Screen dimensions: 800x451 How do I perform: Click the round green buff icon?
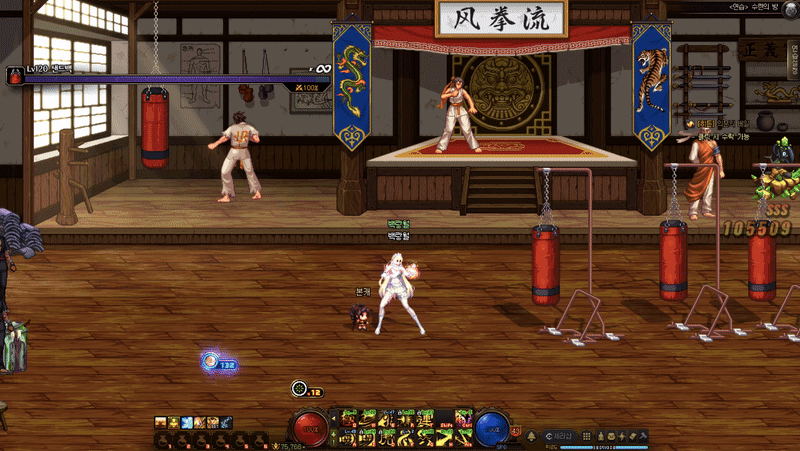(298, 389)
